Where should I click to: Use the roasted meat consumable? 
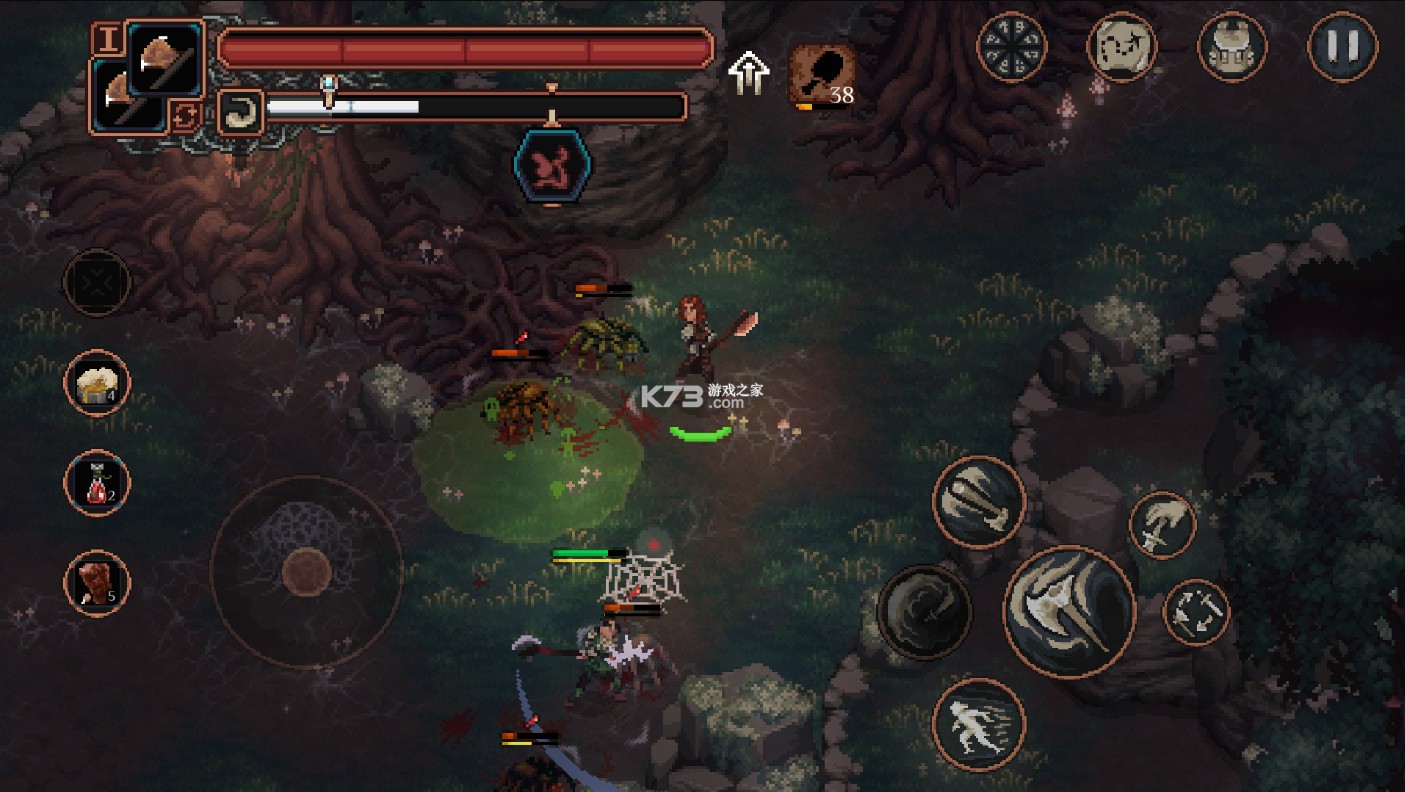coord(97,583)
